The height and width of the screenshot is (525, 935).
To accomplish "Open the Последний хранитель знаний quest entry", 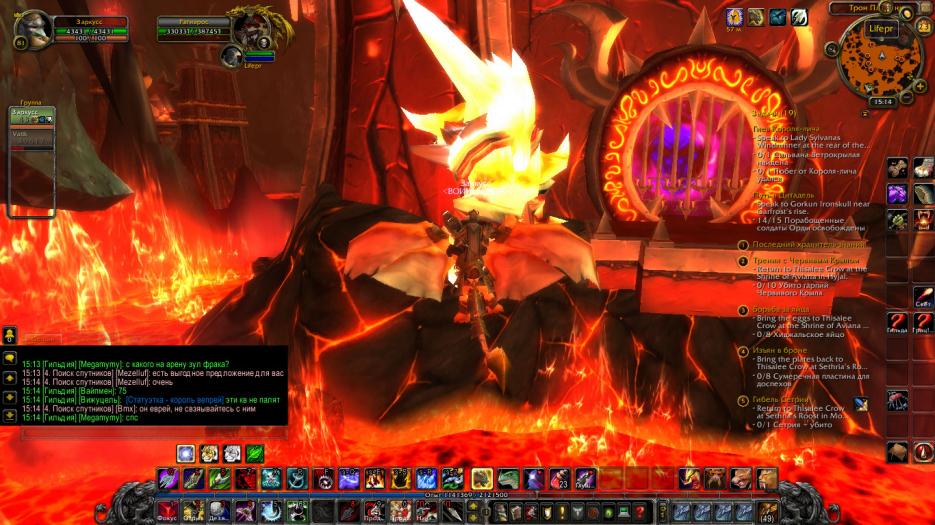I will (796, 245).
